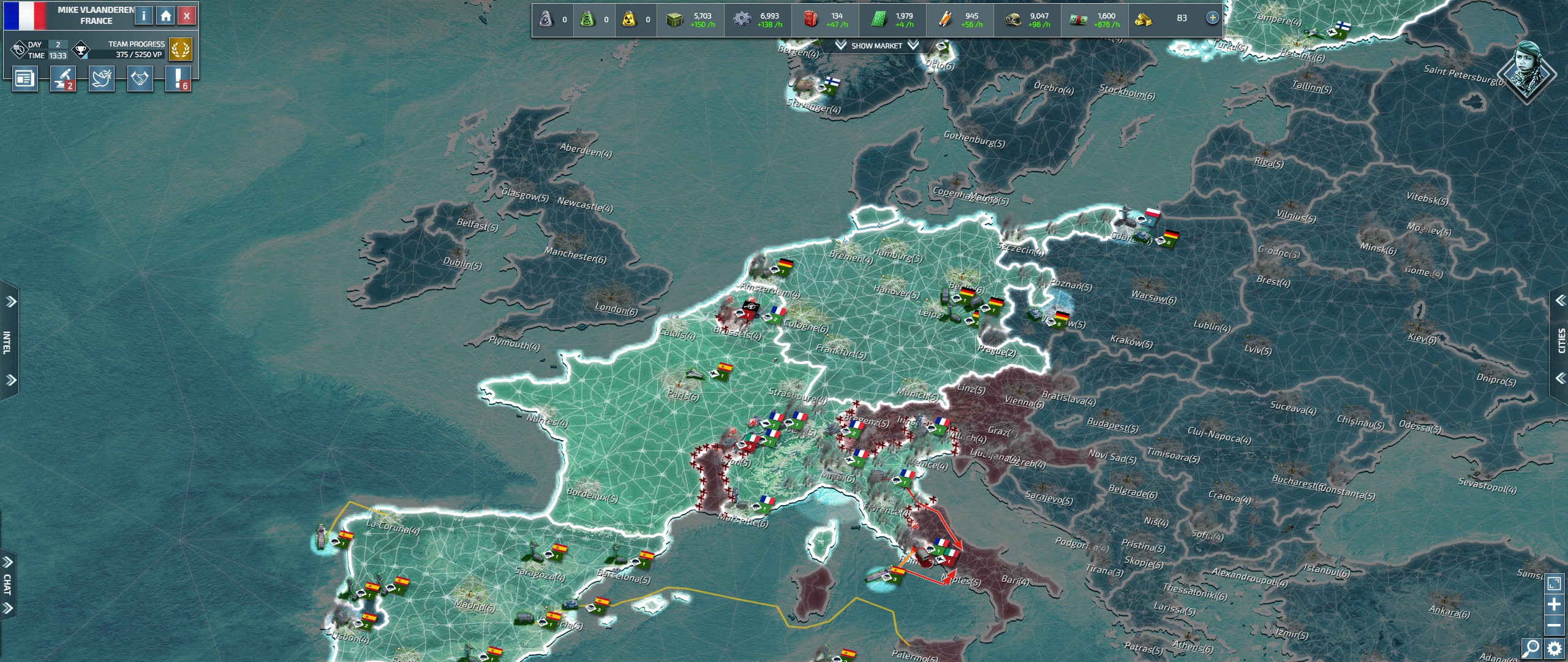Open the Newspaper panel

pyautogui.click(x=24, y=80)
